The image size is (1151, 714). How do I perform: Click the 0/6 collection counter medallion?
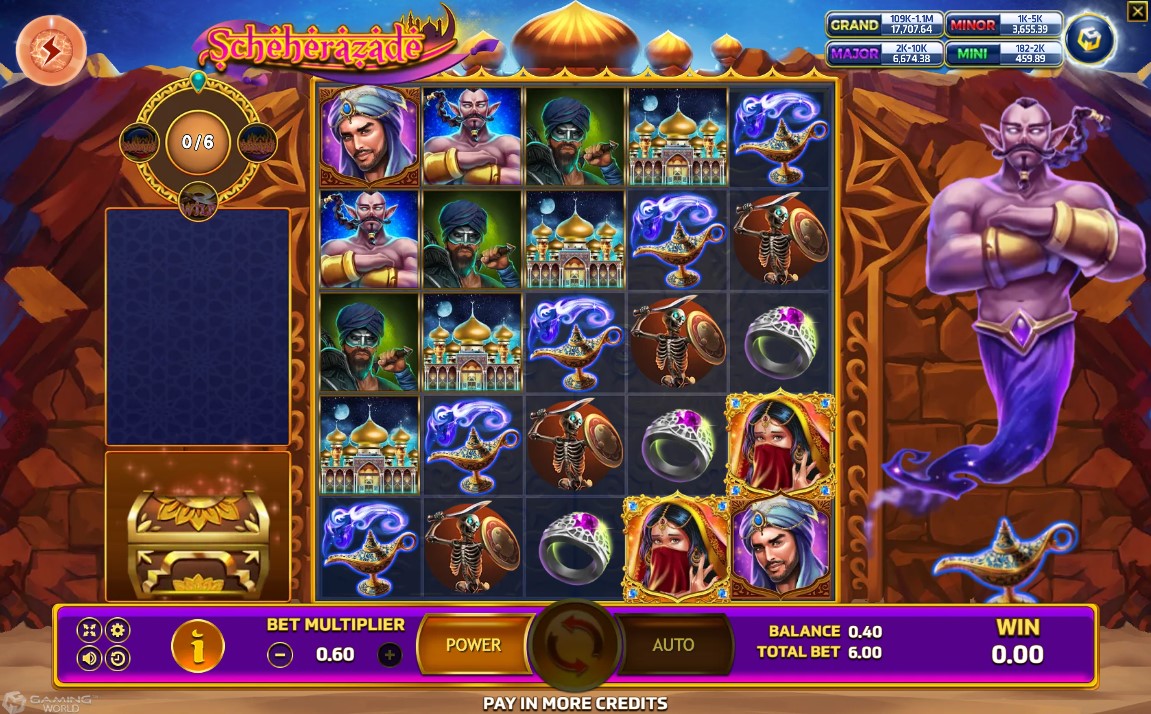(x=197, y=142)
